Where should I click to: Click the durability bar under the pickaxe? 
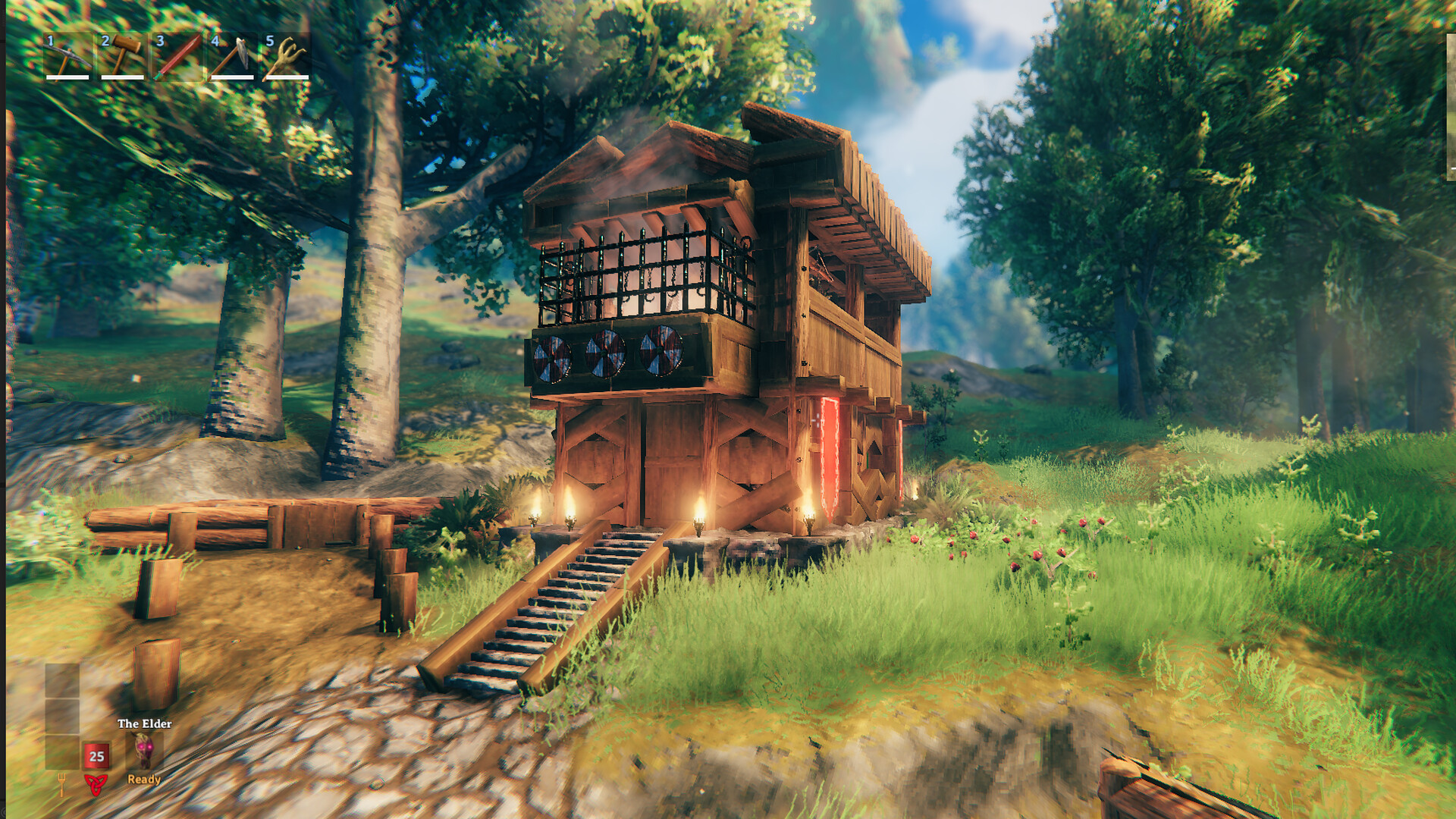67,77
